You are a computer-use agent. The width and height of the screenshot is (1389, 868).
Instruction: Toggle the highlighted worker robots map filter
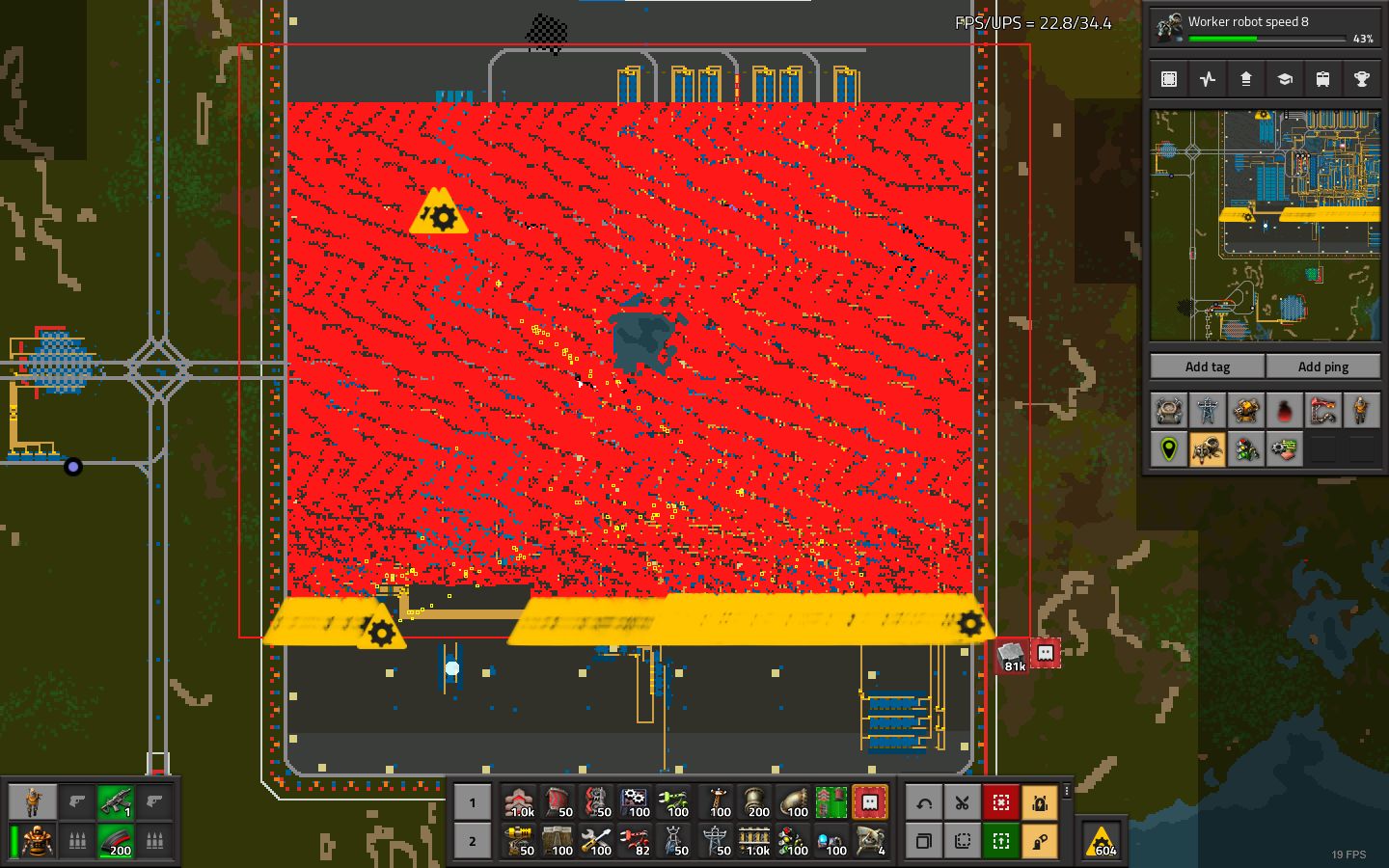tap(1207, 448)
